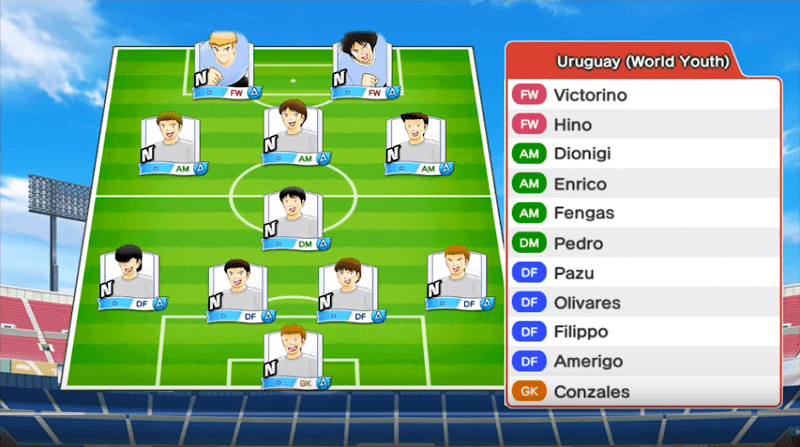Pick the Dionigi roster row
800x447 pixels.
(x=642, y=154)
